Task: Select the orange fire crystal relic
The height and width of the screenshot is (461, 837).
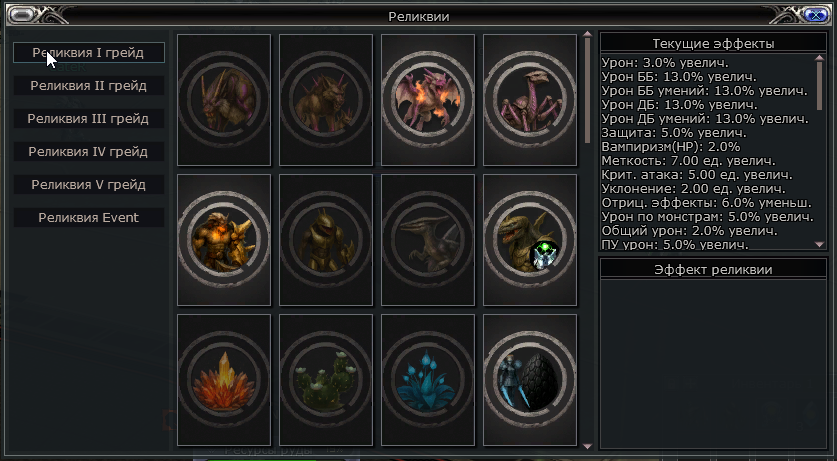Action: tap(224, 380)
